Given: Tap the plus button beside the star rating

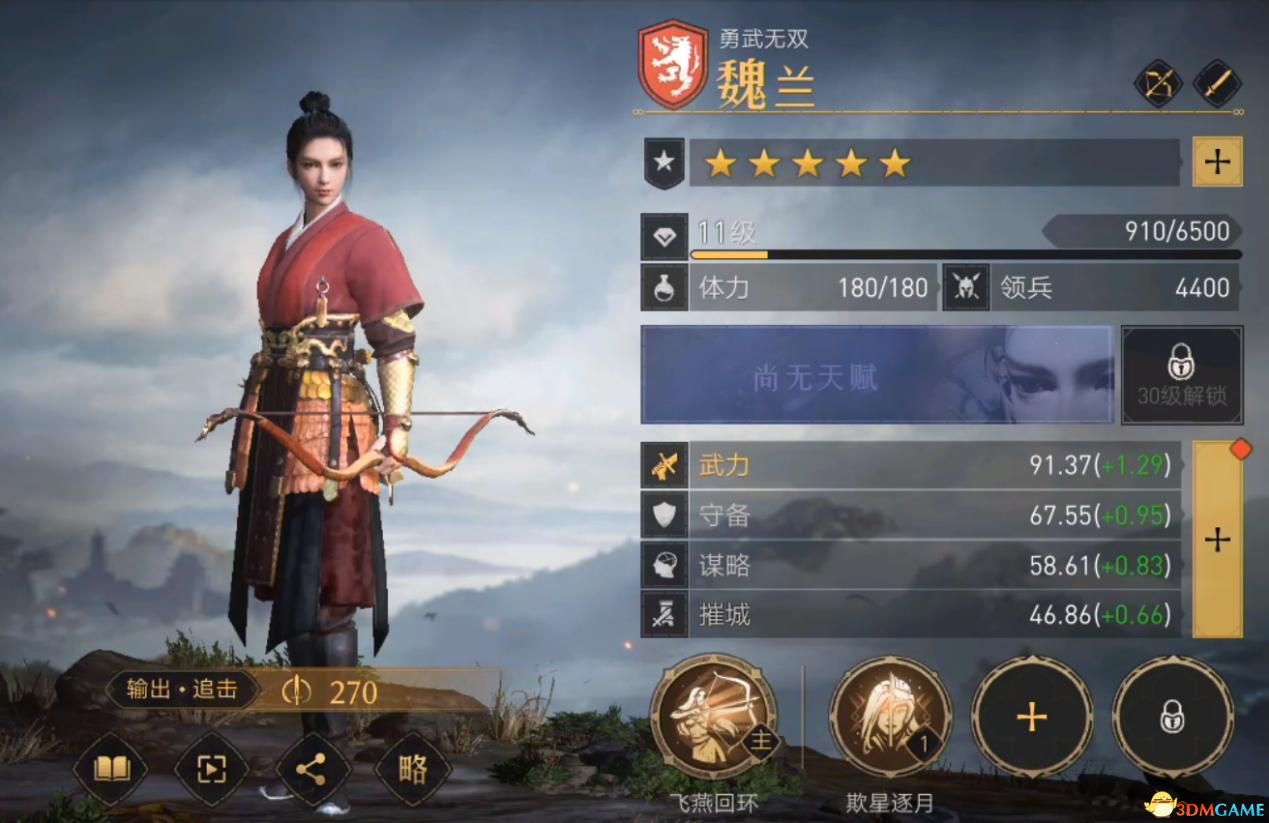Looking at the screenshot, I should click(1217, 162).
